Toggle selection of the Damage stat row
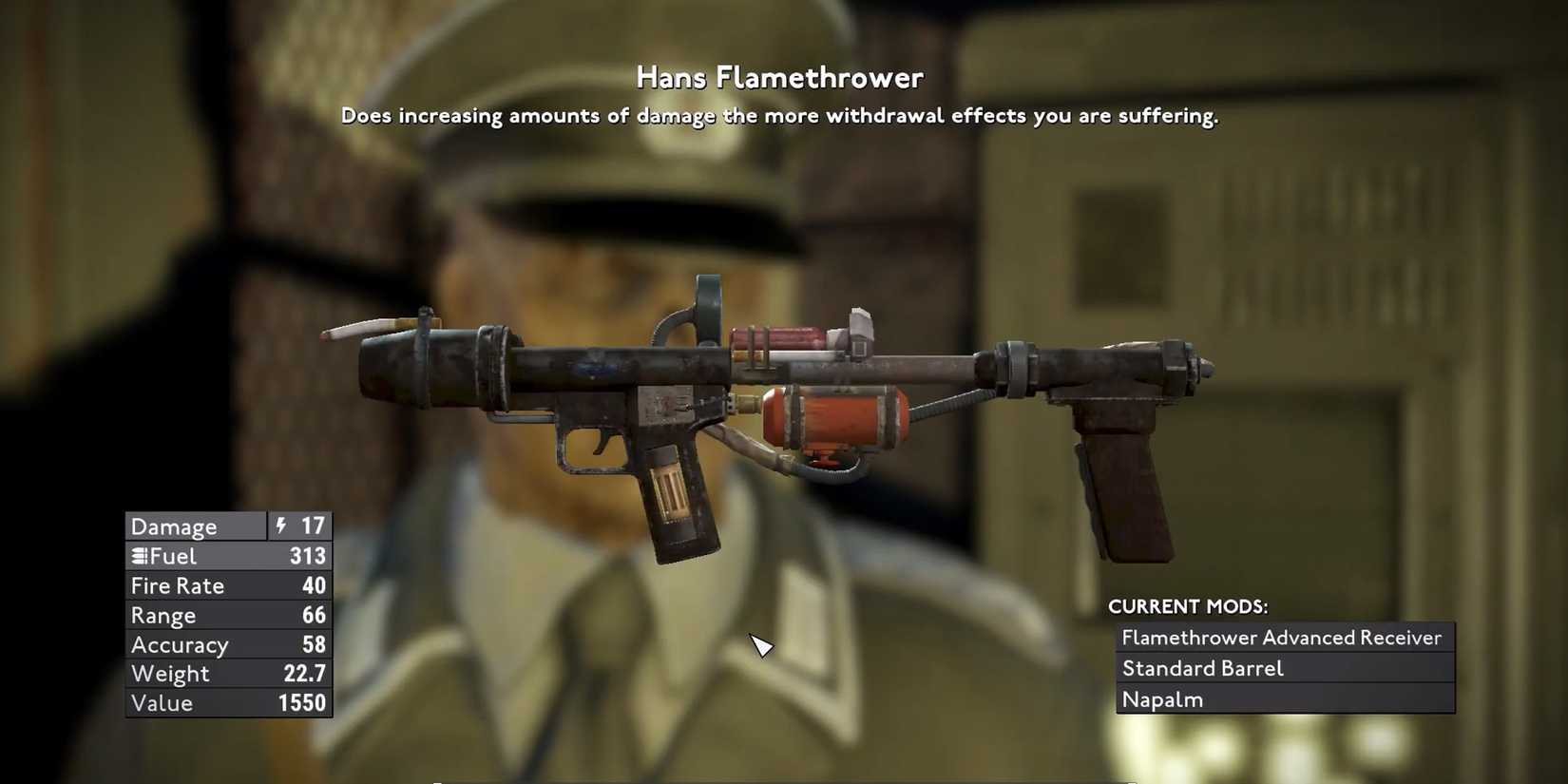Screen dimensions: 1568x784 click(x=228, y=526)
